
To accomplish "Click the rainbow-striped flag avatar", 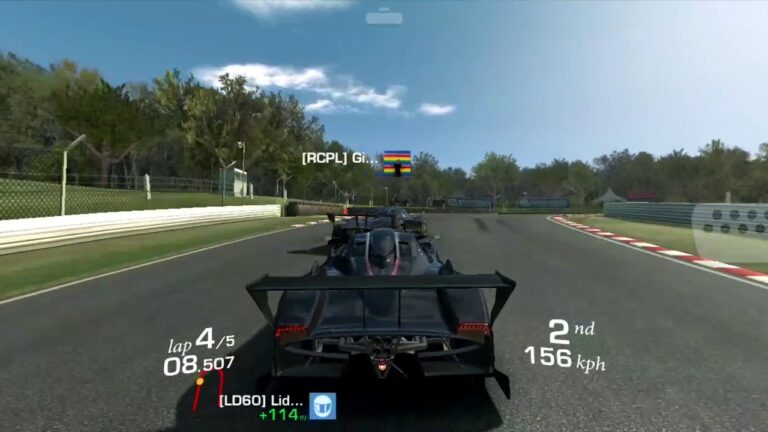I will pyautogui.click(x=397, y=163).
